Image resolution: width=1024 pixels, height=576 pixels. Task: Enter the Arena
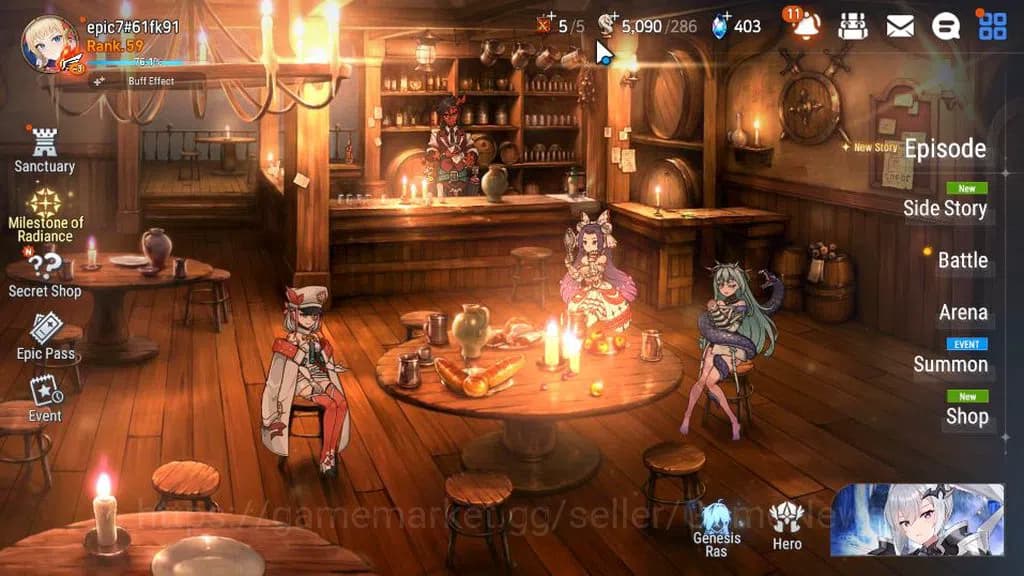(963, 313)
